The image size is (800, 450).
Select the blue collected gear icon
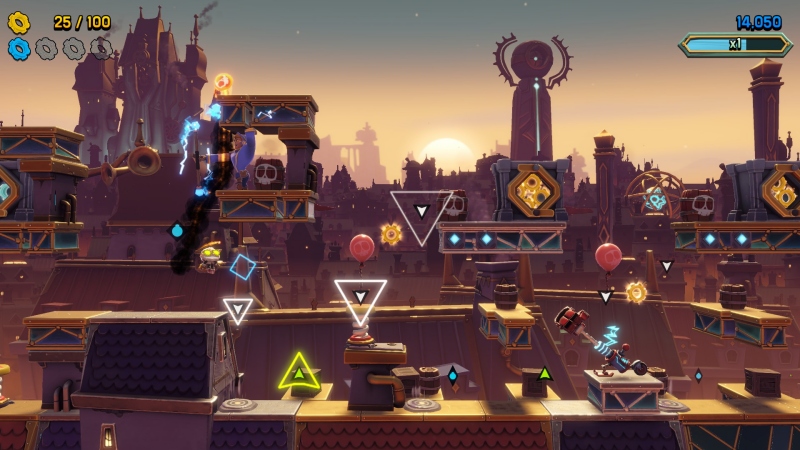(x=19, y=47)
